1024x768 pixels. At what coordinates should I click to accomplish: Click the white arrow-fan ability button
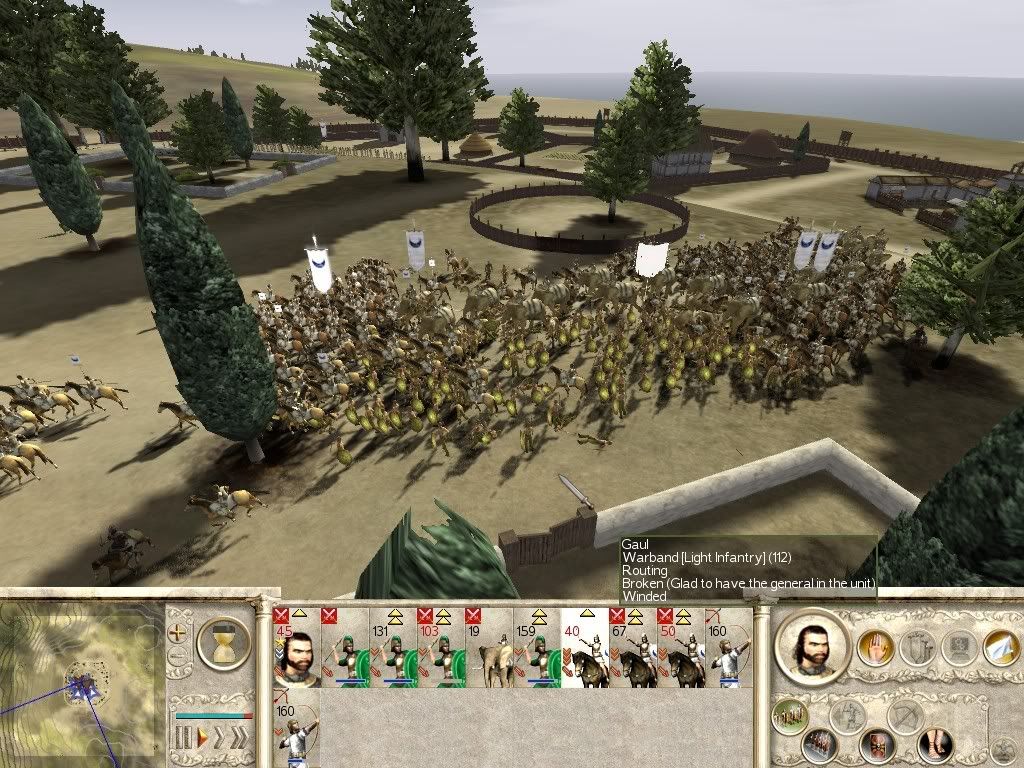coord(1000,648)
